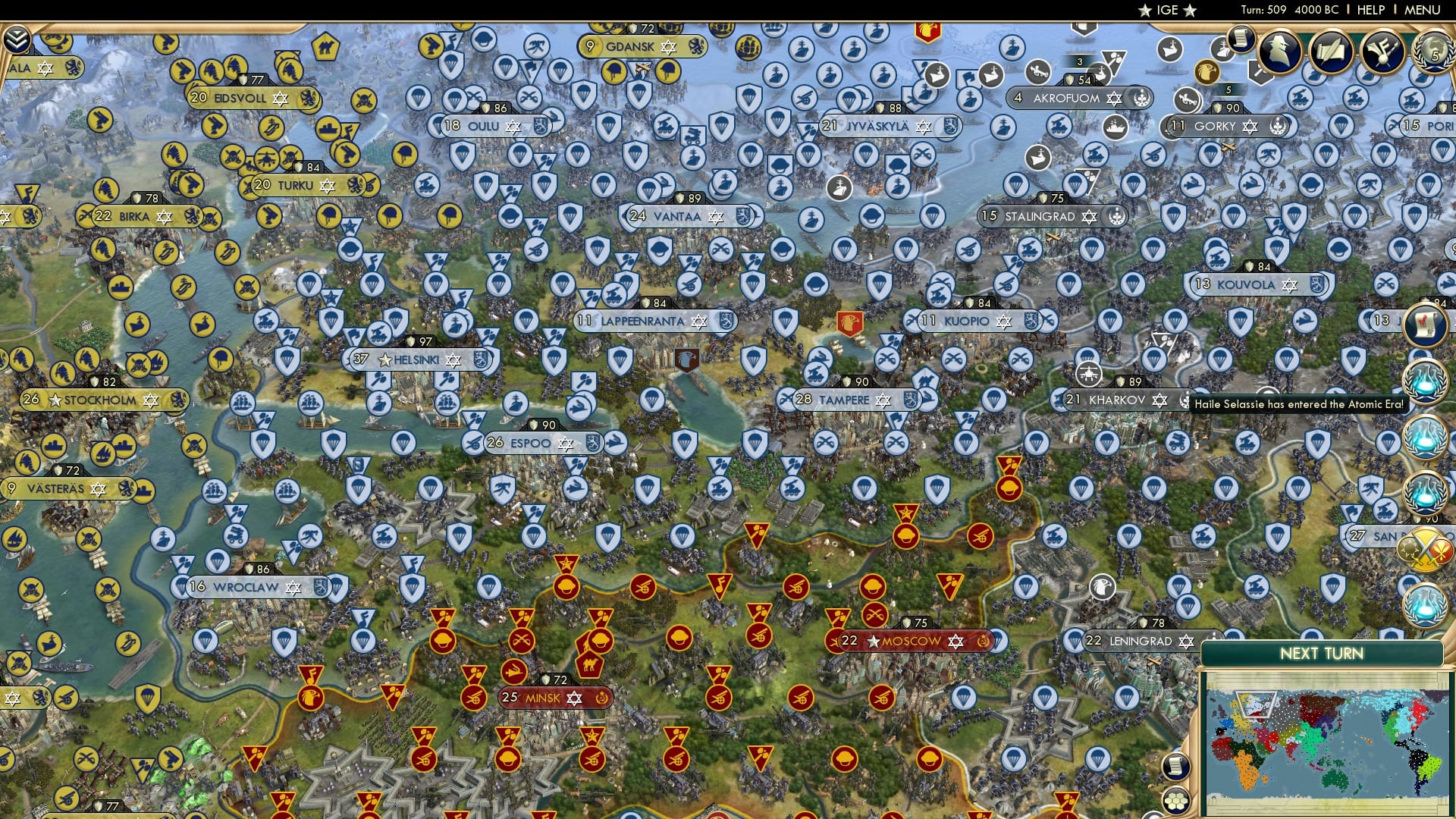This screenshot has width=1456, height=819.
Task: Click the scroll icon beside the minimap
Action: click(1176, 767)
